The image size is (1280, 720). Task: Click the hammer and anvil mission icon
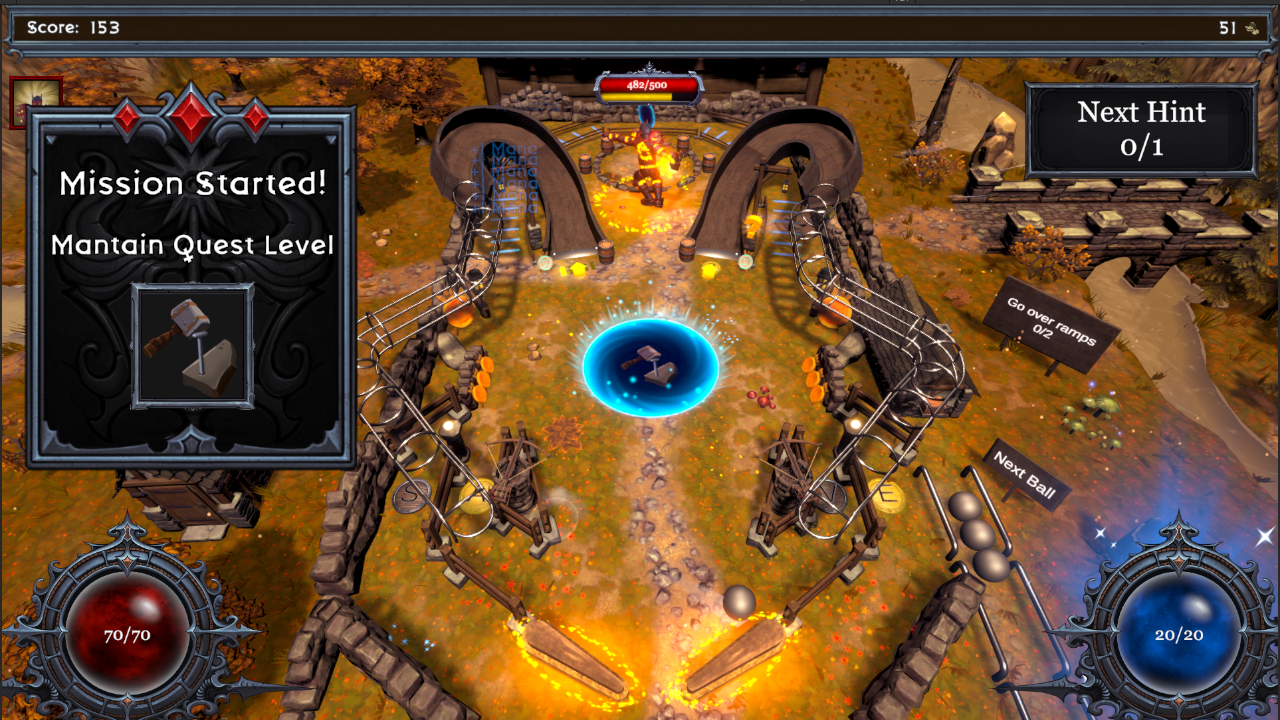pyautogui.click(x=192, y=346)
